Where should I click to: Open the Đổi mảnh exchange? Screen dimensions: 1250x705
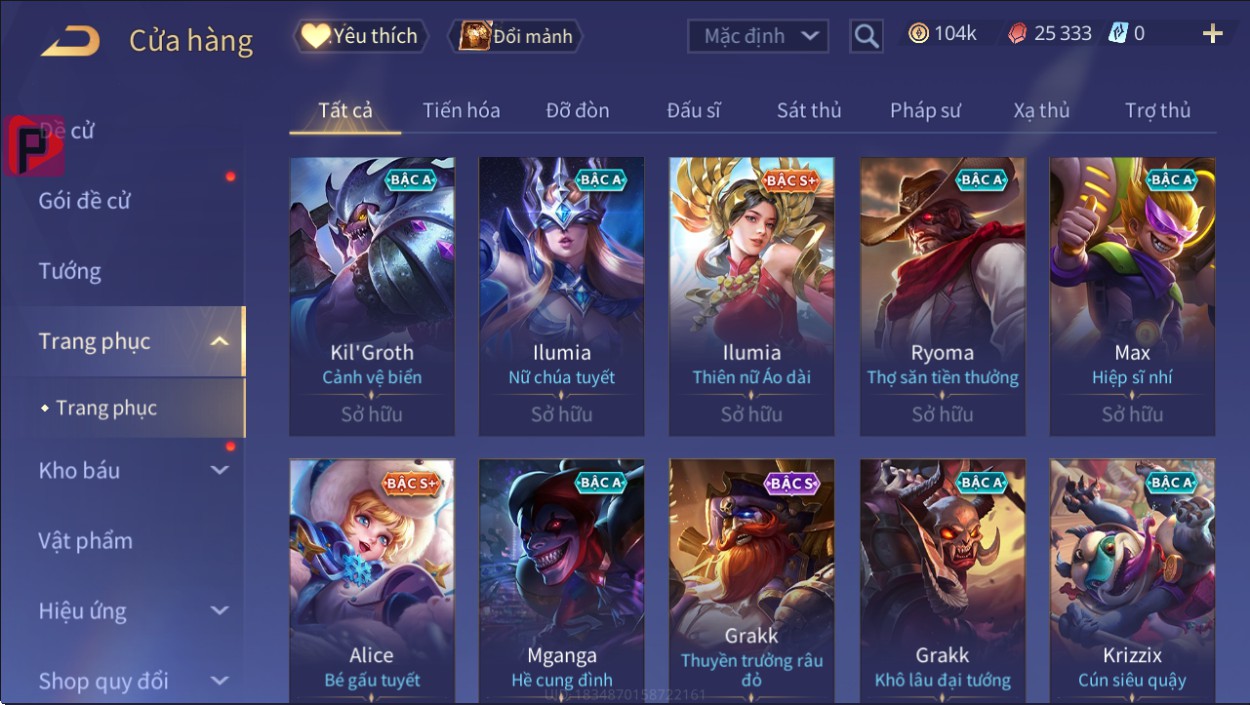pos(516,36)
